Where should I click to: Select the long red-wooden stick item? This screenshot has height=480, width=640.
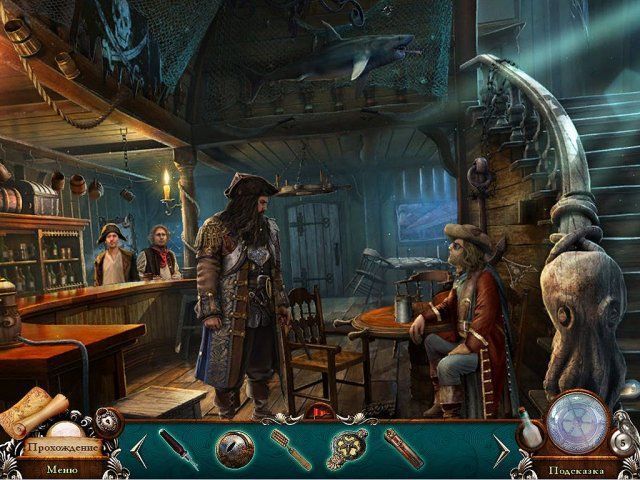click(404, 448)
